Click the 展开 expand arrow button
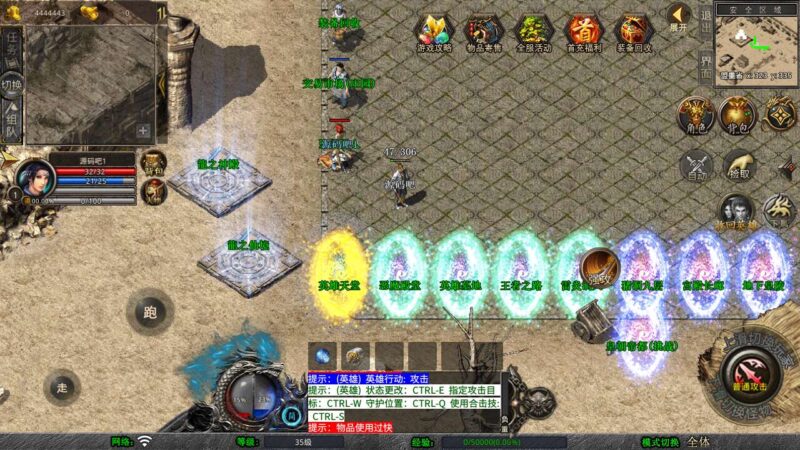Viewport: 800px width, 450px height. pyautogui.click(x=678, y=17)
